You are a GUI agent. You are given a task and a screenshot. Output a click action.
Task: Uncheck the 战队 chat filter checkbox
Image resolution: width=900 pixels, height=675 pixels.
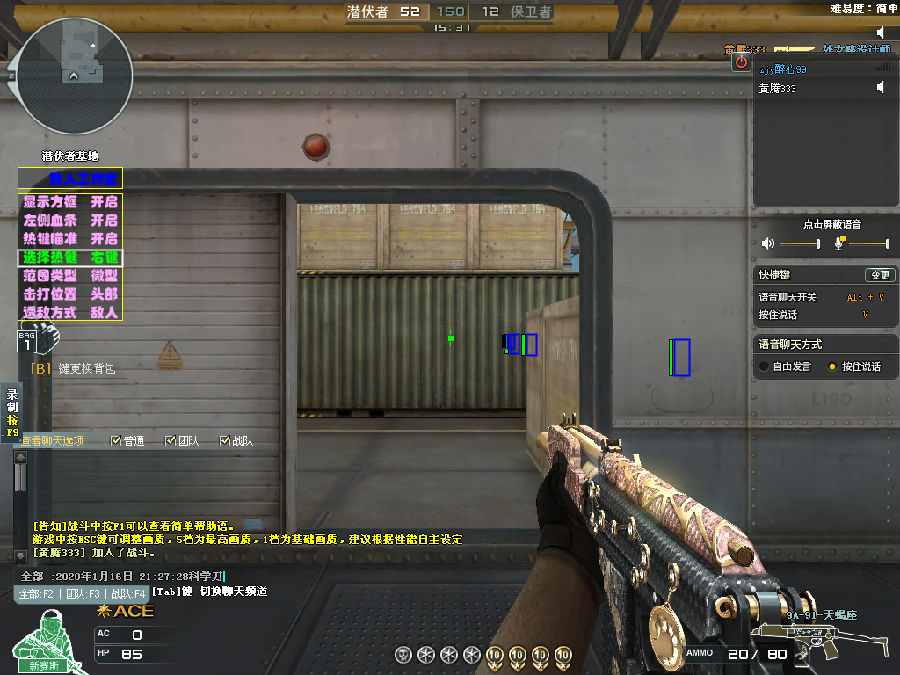[x=225, y=440]
